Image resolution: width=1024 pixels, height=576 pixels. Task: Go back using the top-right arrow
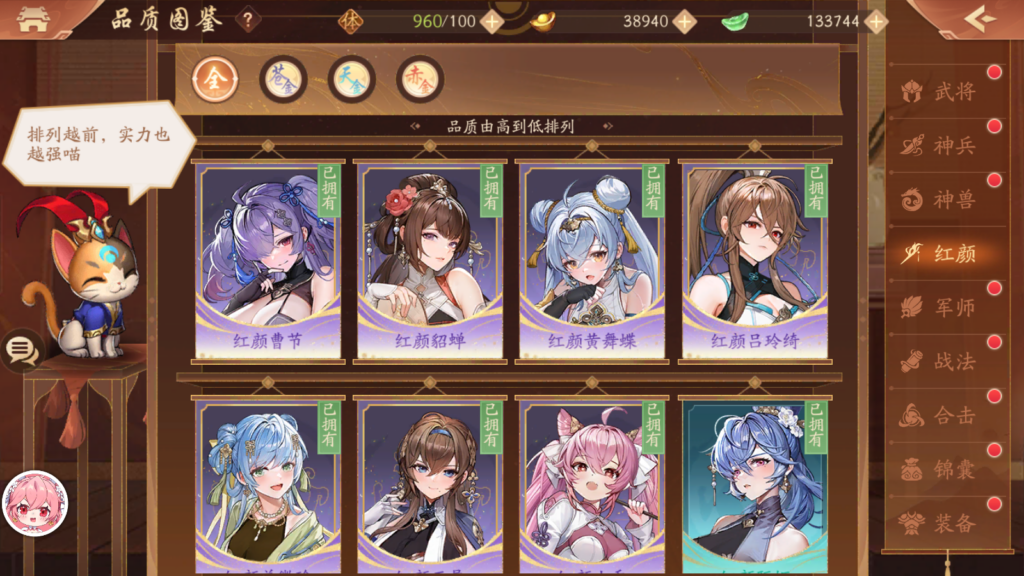pyautogui.click(x=979, y=18)
